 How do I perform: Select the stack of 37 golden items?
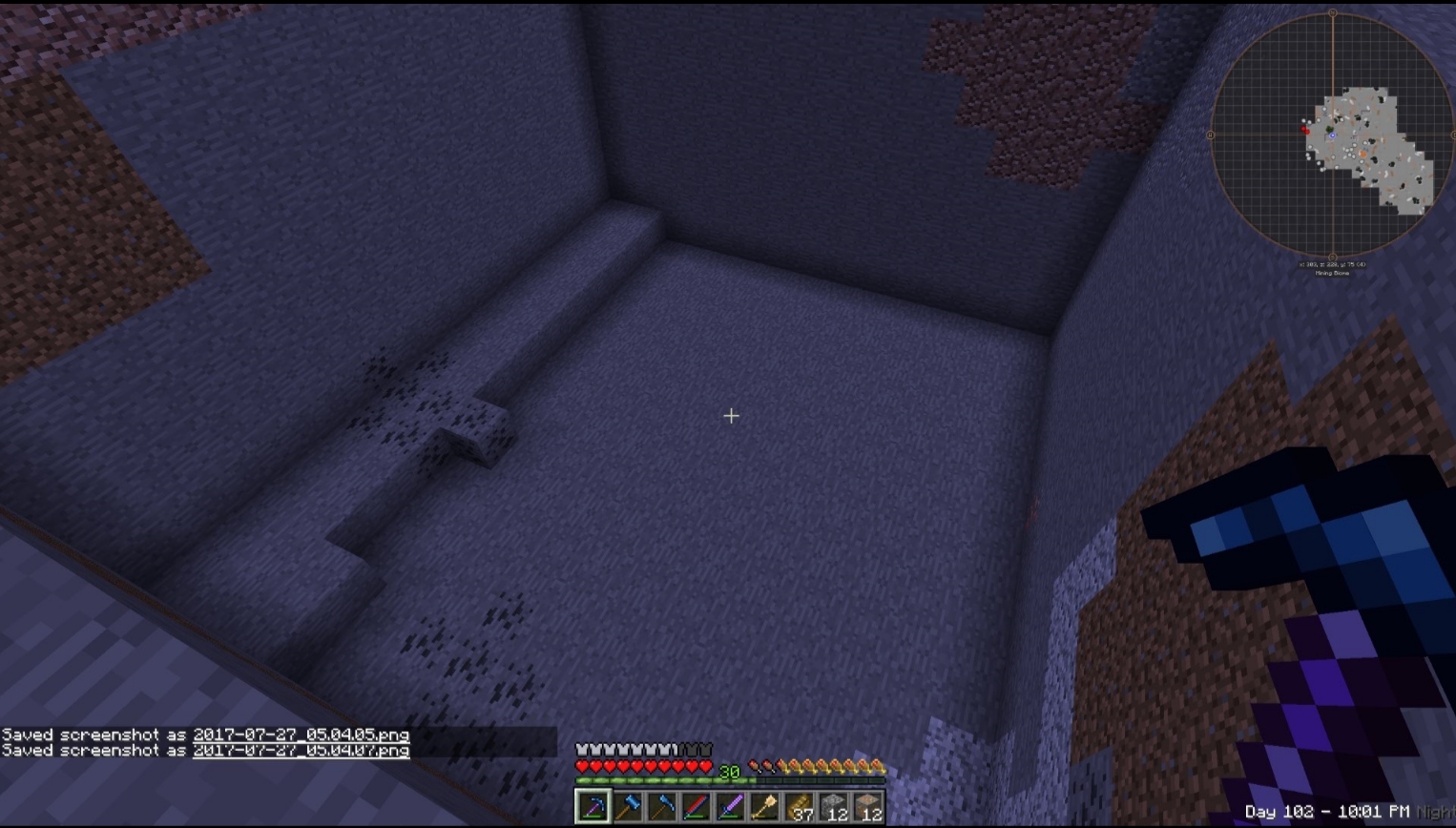click(799, 807)
